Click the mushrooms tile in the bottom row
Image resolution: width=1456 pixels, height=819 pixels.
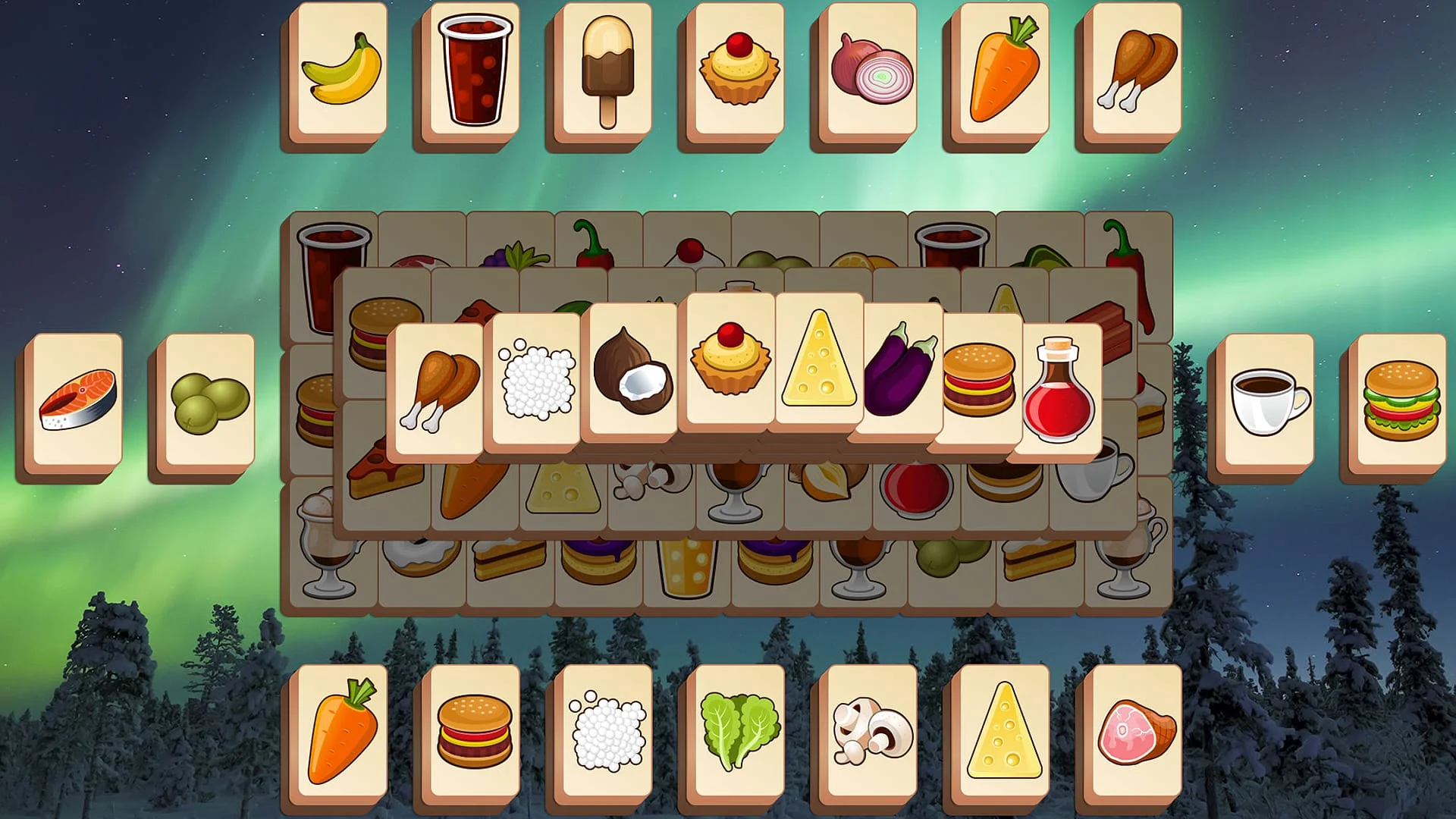864,732
